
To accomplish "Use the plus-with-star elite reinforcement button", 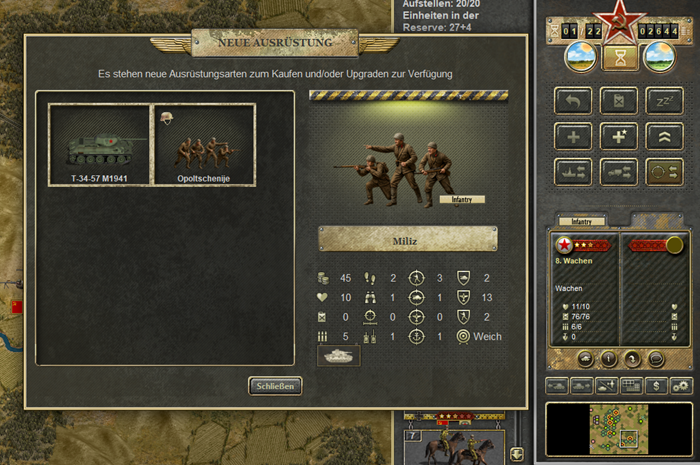I will pos(619,136).
